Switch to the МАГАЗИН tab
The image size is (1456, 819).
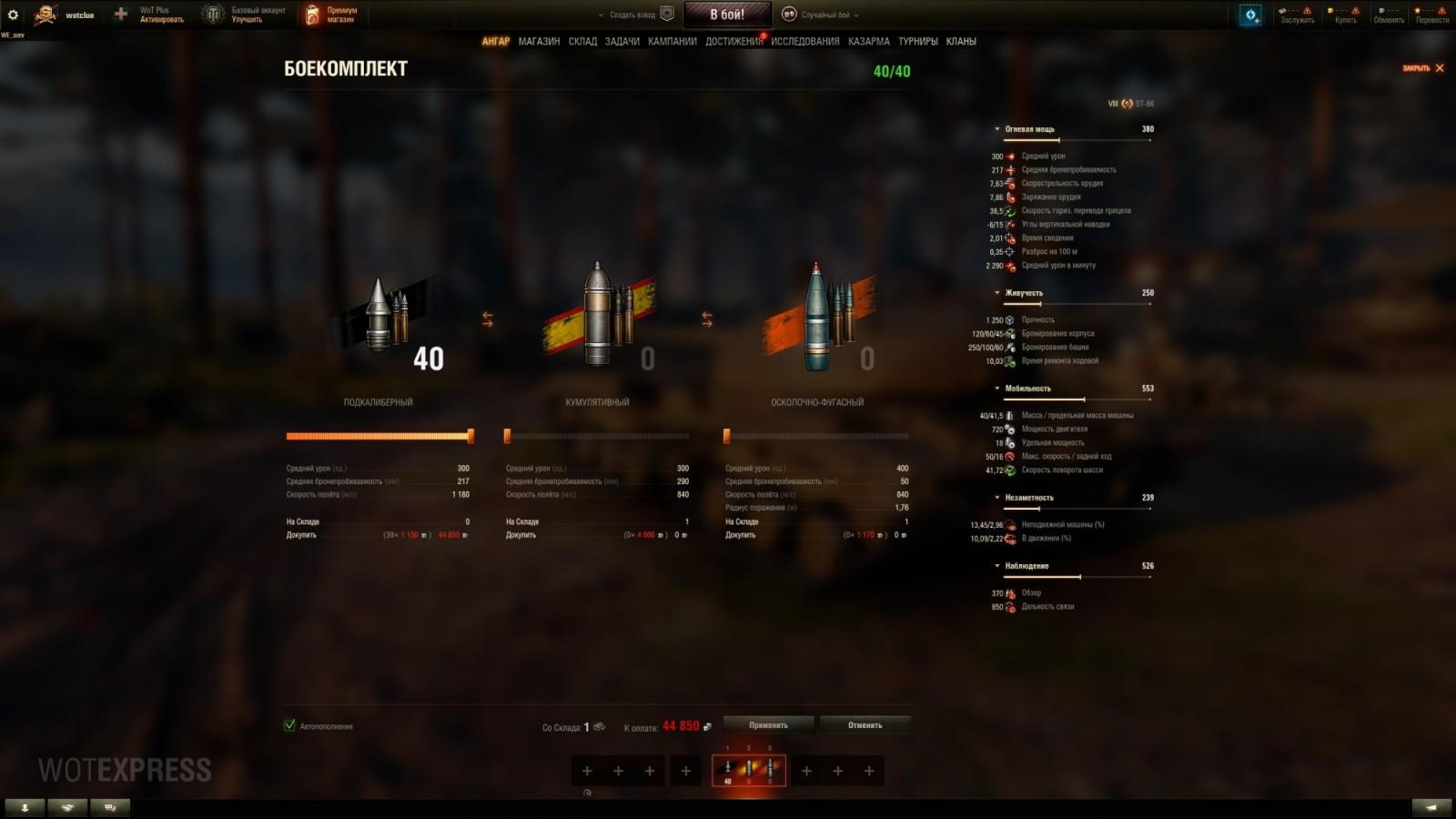click(x=540, y=41)
